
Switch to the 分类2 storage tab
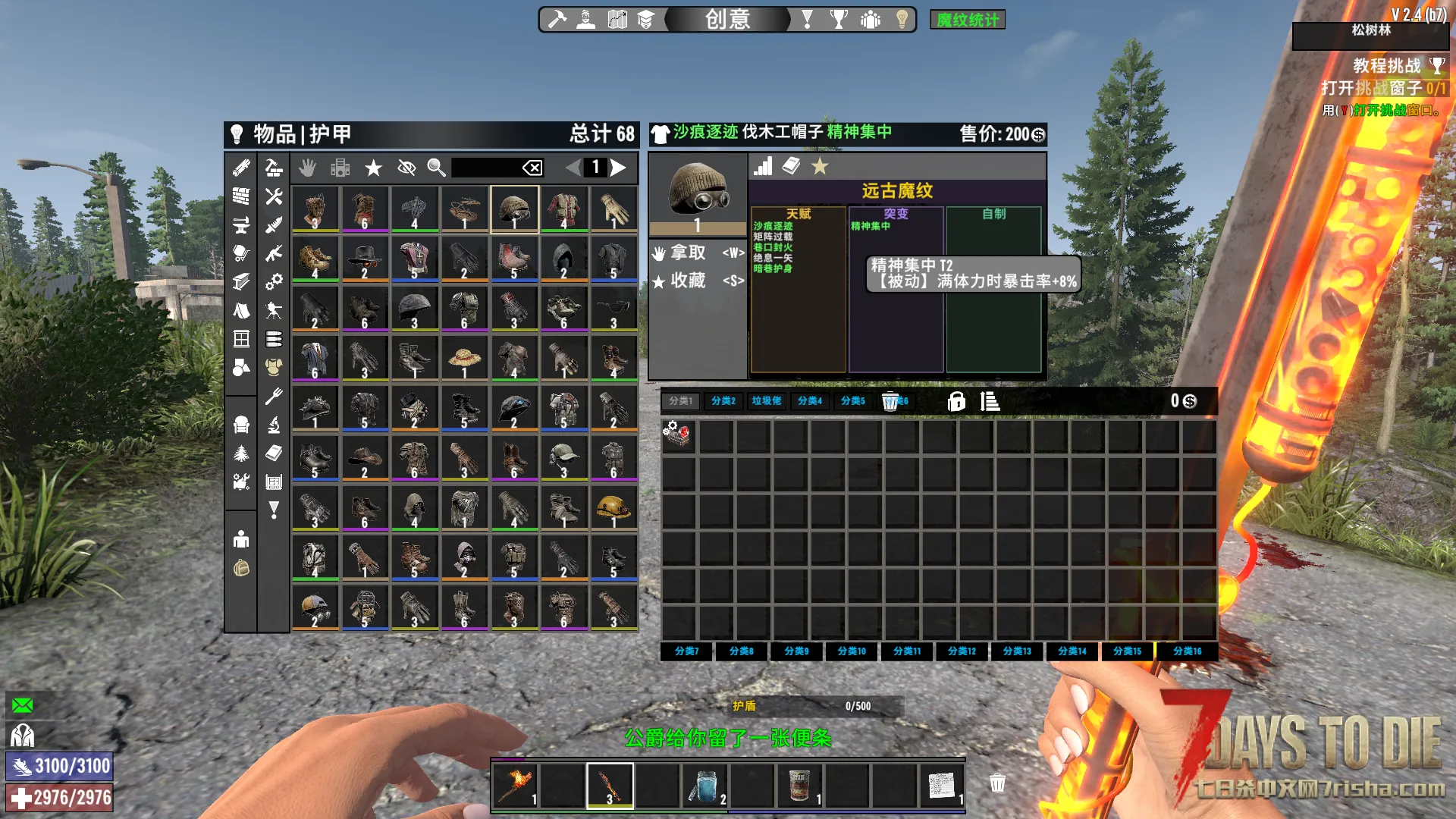point(723,400)
